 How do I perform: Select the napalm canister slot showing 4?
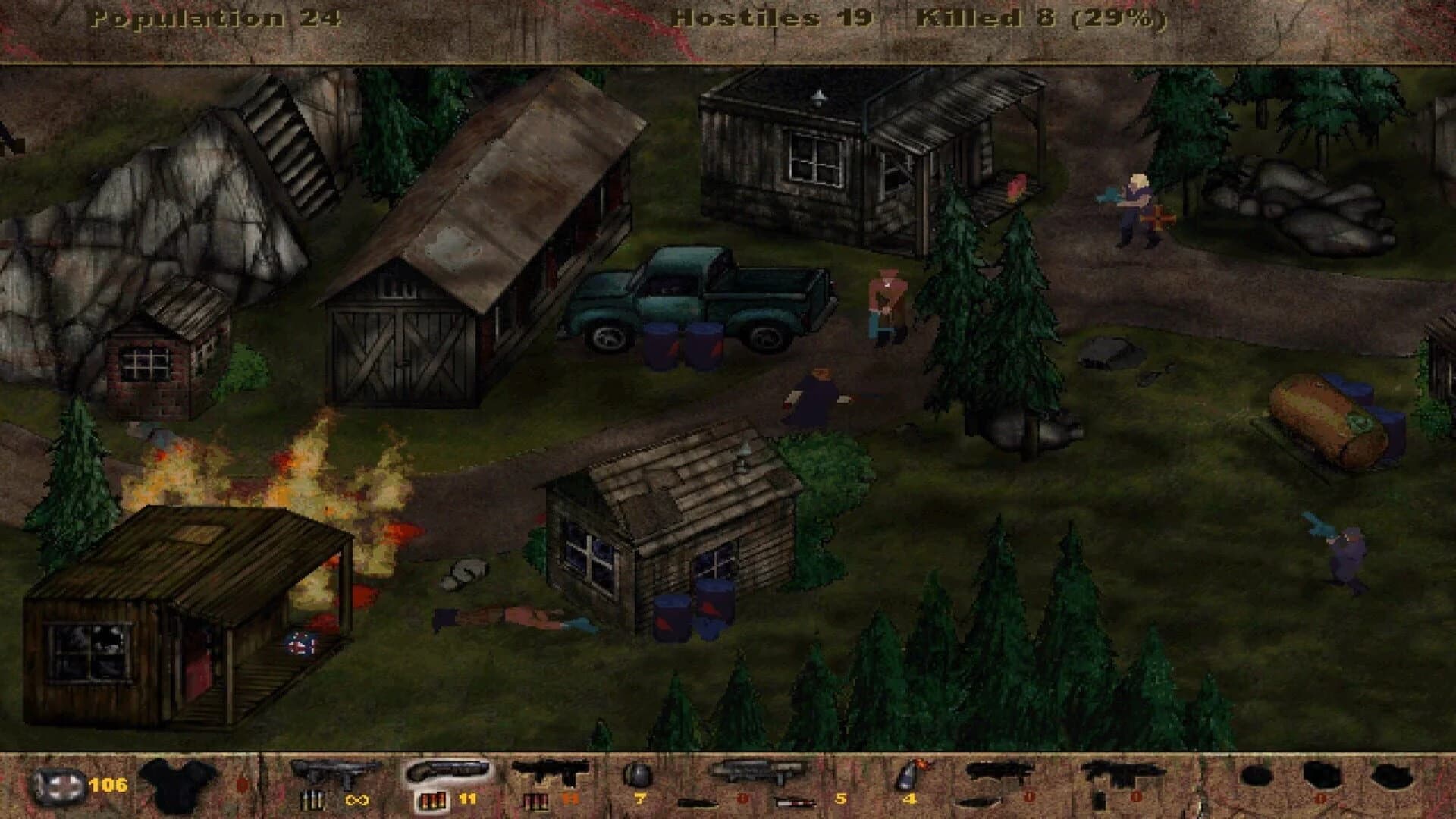tap(908, 783)
